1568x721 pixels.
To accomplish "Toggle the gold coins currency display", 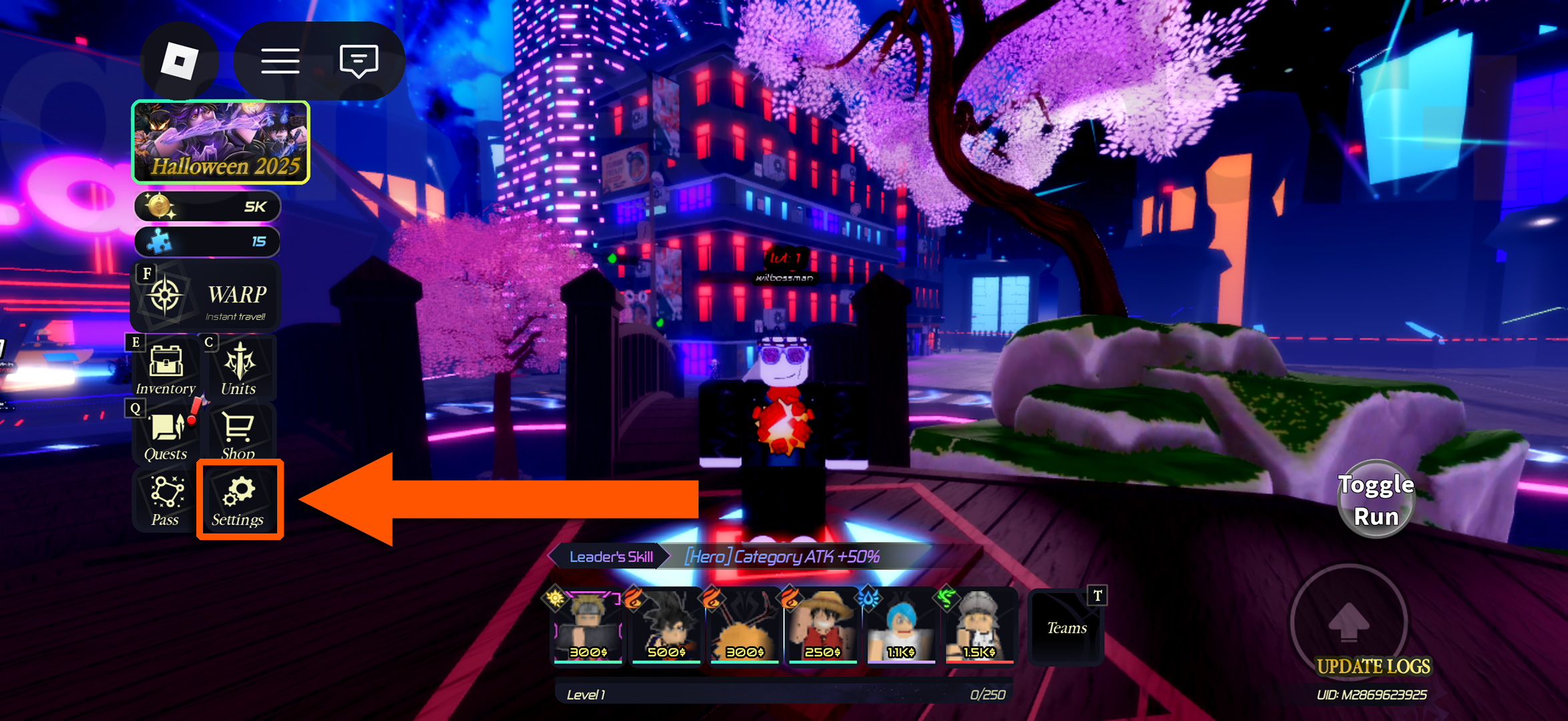I will (x=206, y=206).
